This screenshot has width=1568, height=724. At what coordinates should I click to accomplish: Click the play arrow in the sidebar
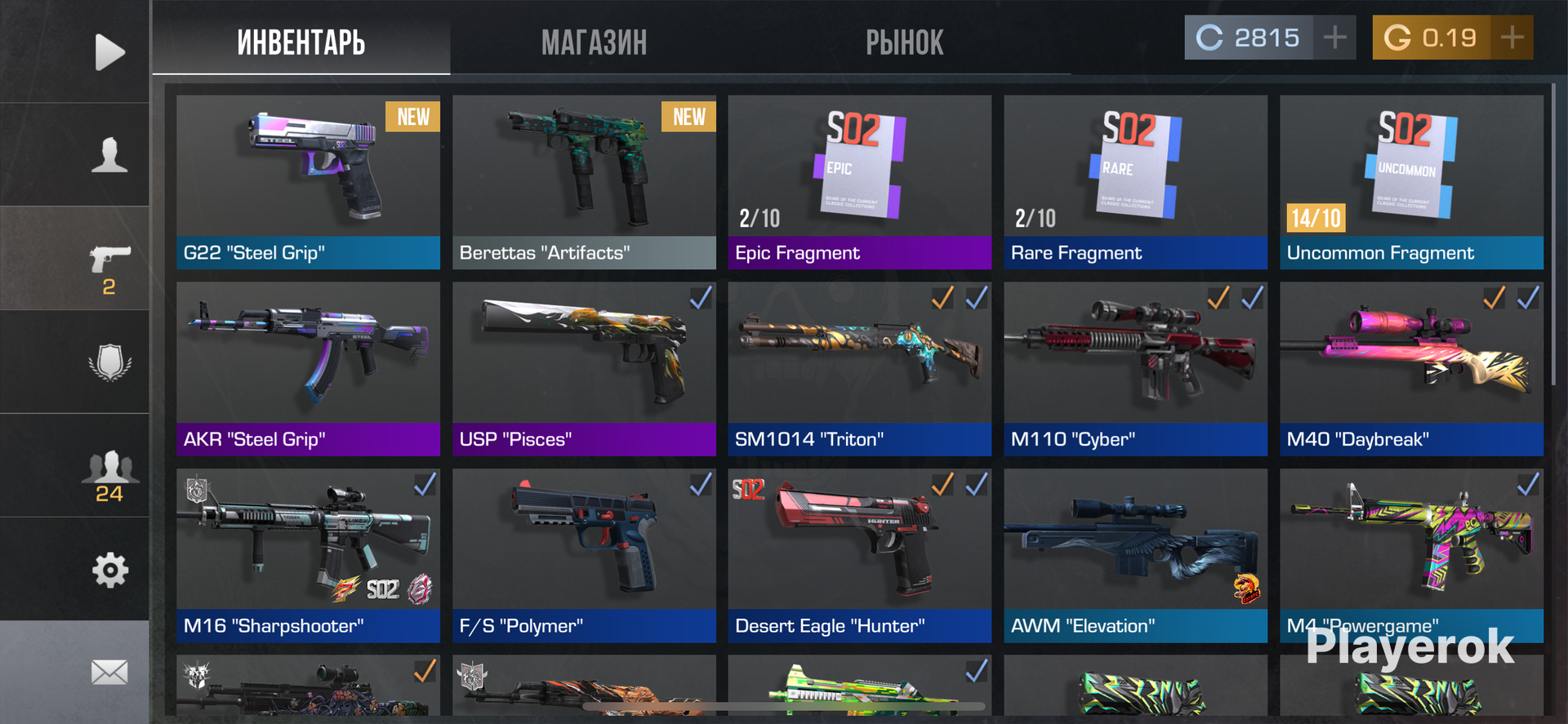point(109,52)
